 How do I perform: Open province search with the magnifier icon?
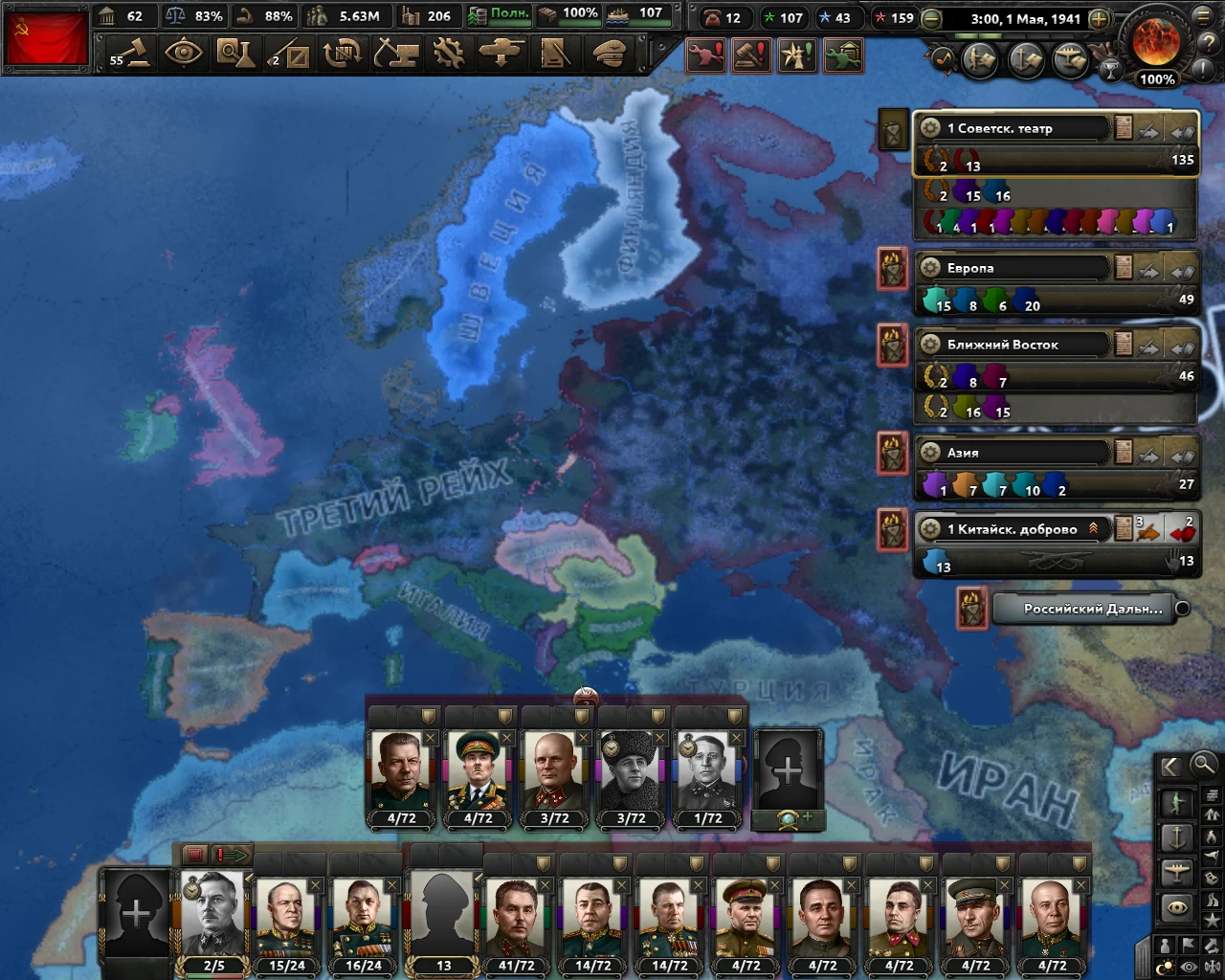point(1203,766)
